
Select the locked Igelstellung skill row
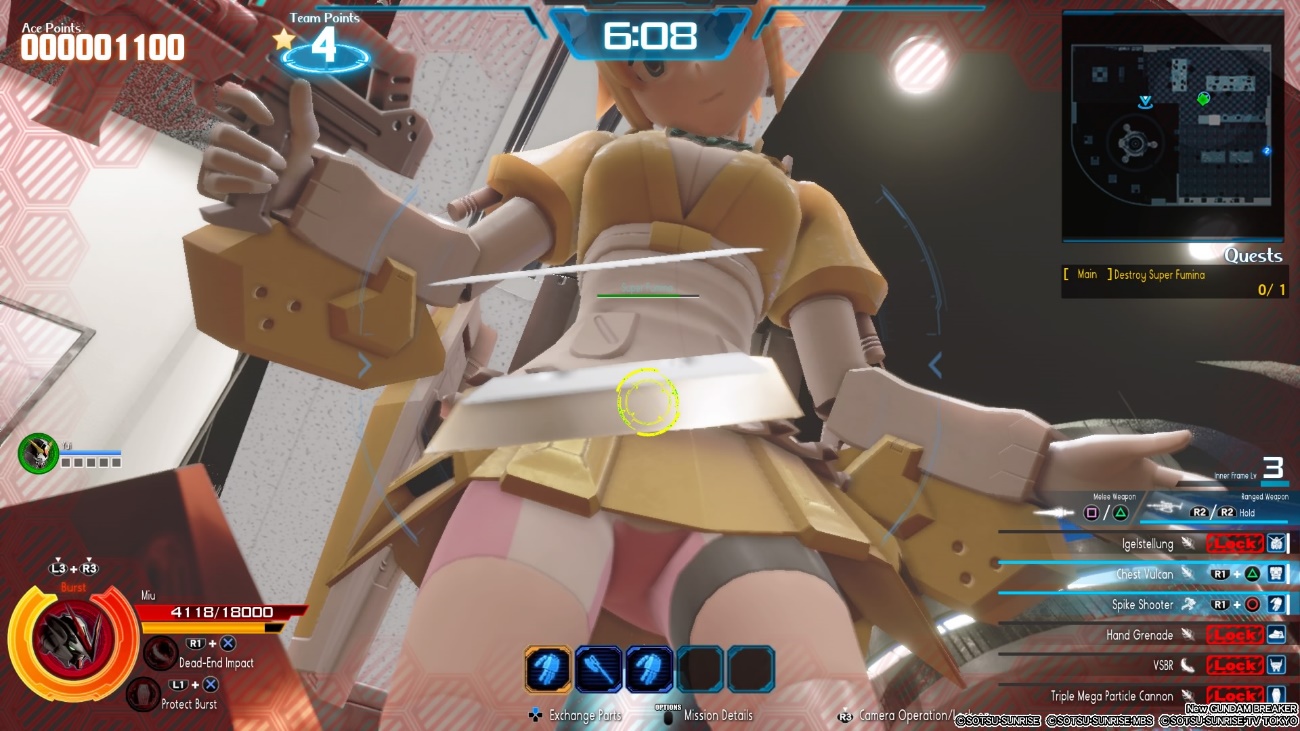1147,544
